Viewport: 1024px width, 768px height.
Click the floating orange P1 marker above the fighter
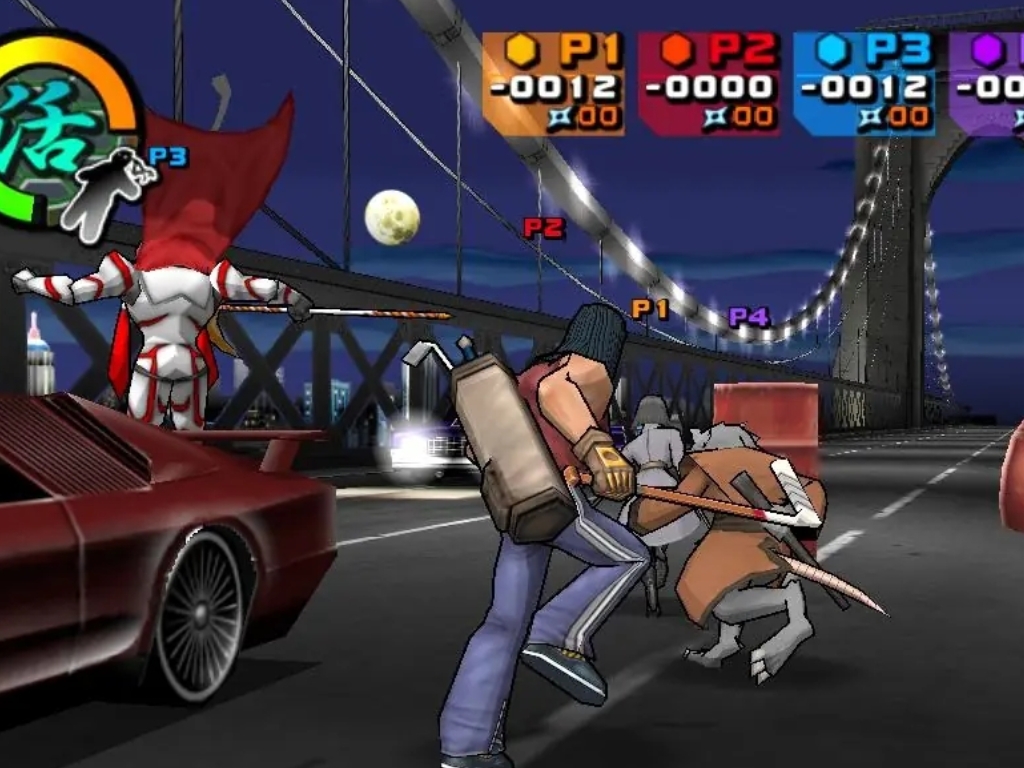(649, 309)
